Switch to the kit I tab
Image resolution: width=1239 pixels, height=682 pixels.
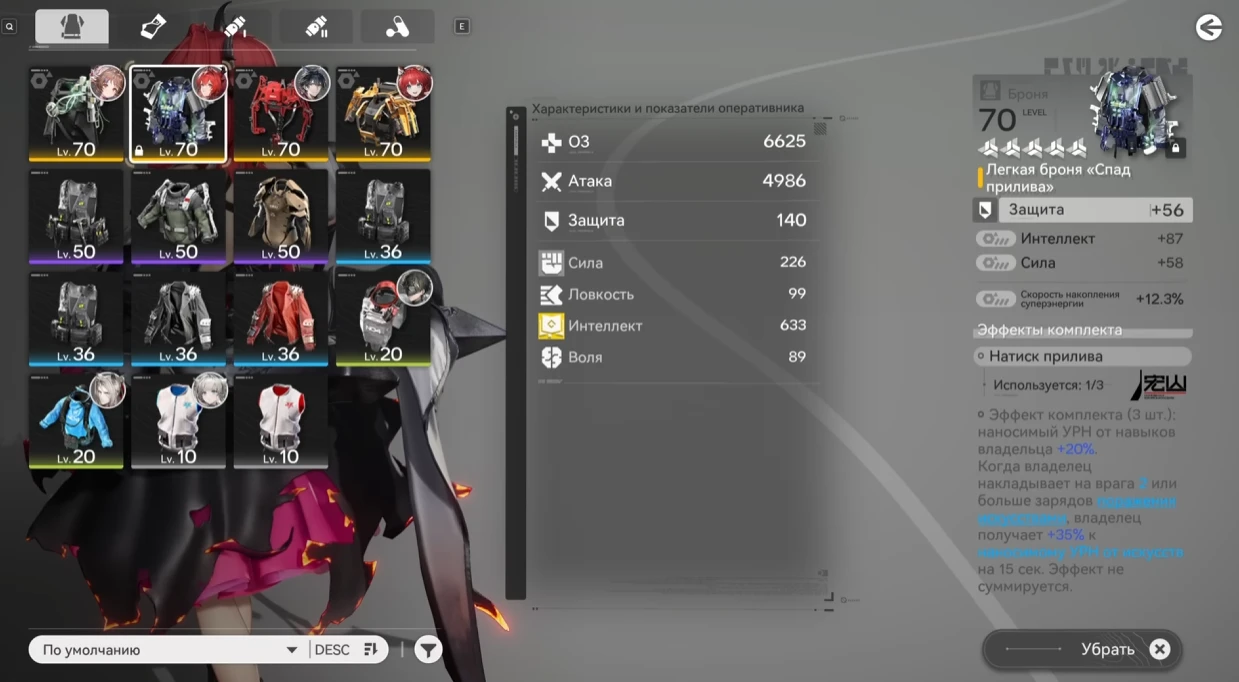click(x=235, y=27)
